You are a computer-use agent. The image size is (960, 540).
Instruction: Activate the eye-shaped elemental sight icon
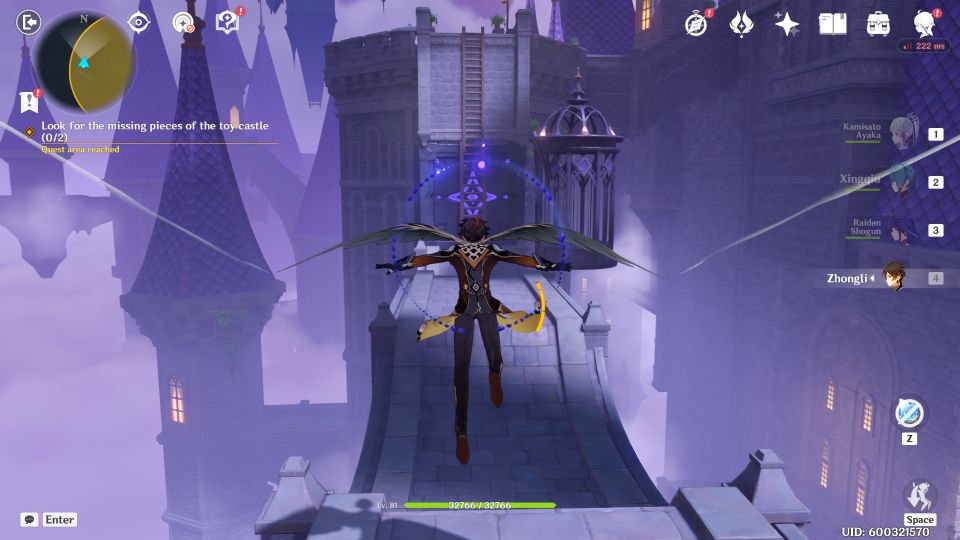(139, 23)
